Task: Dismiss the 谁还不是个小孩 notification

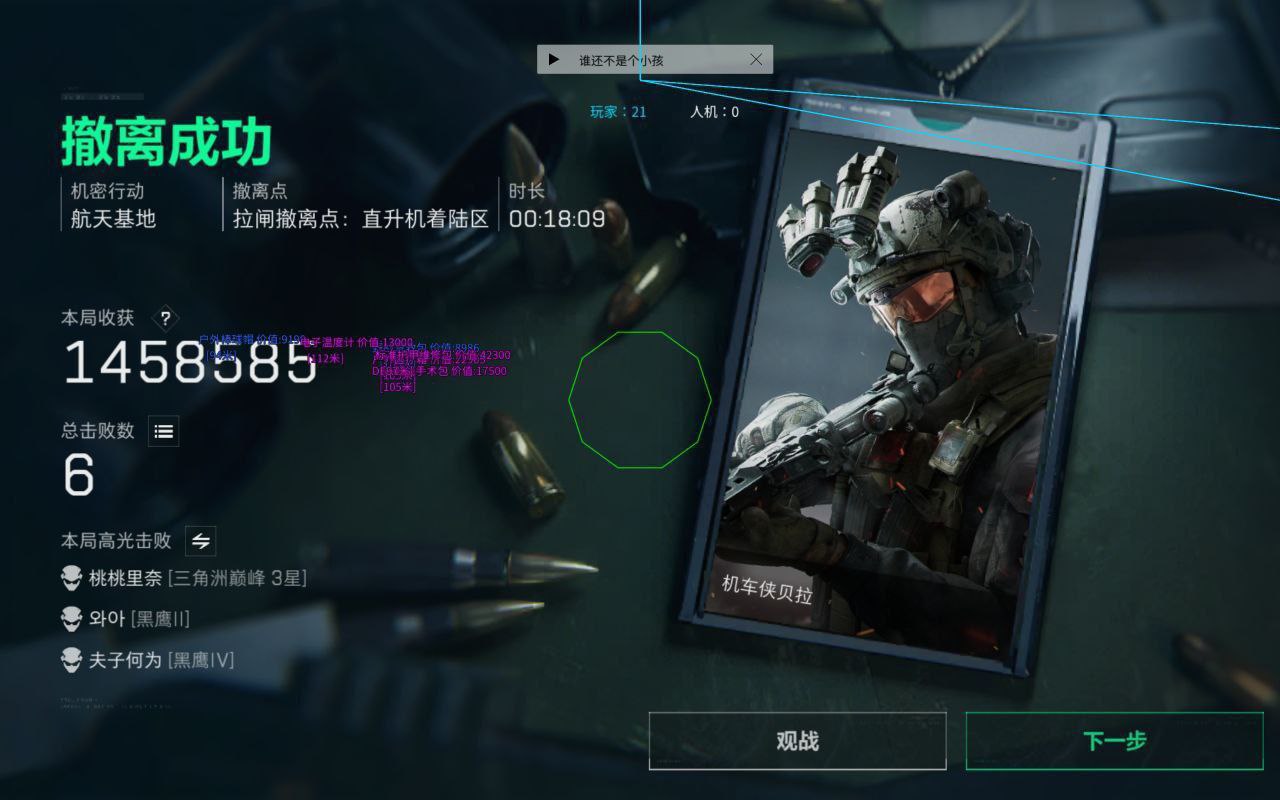Action: point(758,58)
